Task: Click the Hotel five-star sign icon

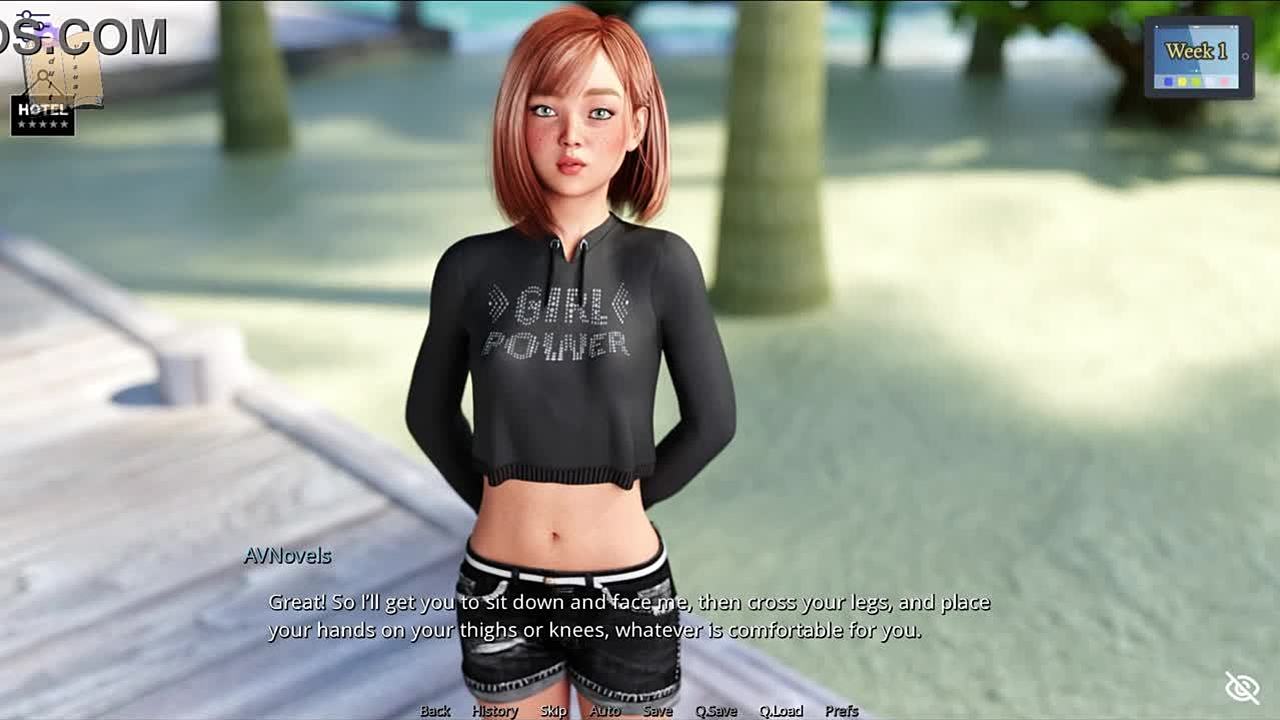Action: (43, 116)
